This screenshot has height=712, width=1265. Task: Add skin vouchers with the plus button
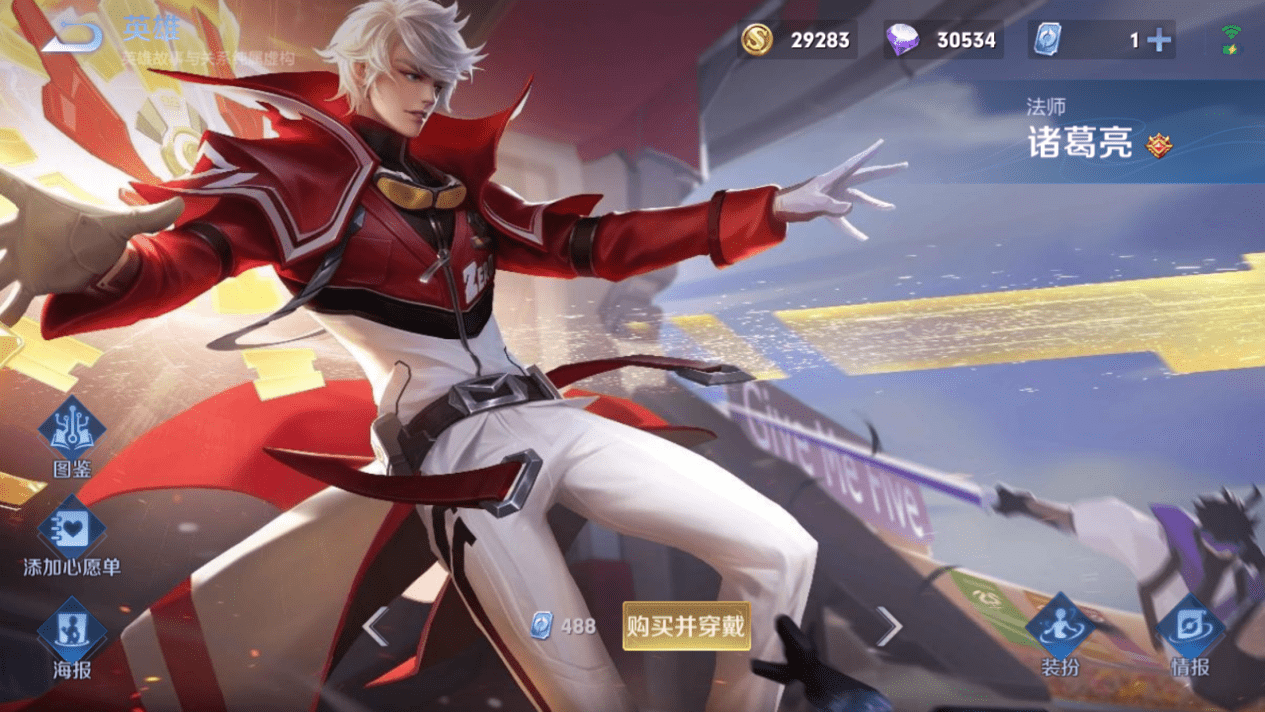point(1159,40)
